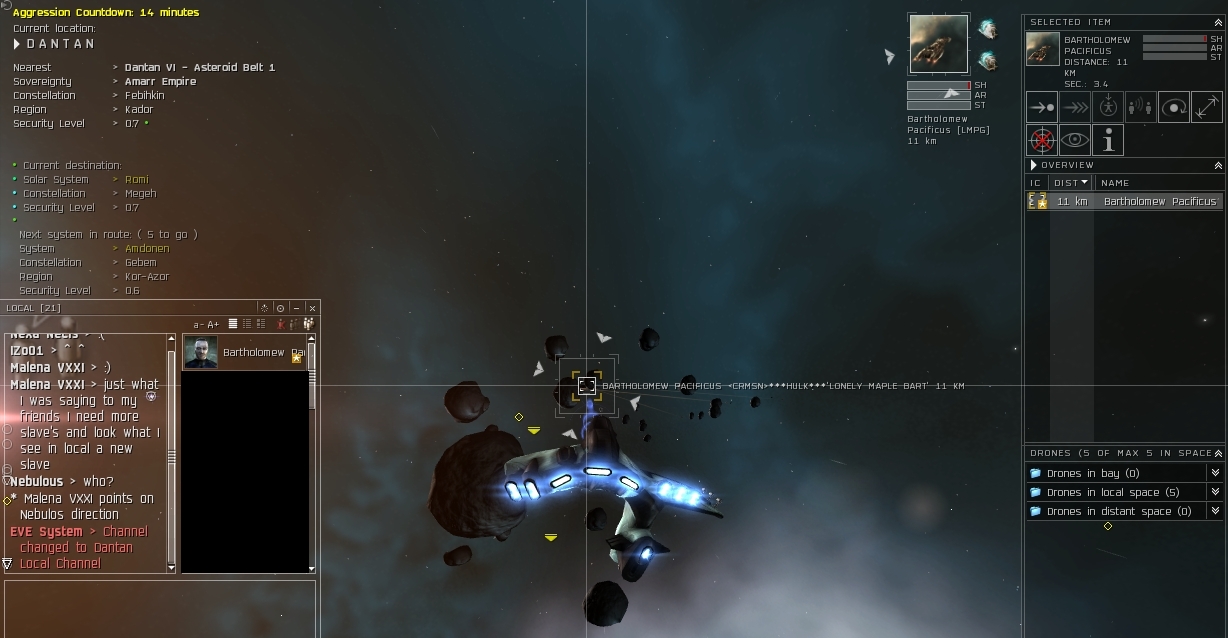
Task: Look at target using the eye icon
Action: [1075, 140]
